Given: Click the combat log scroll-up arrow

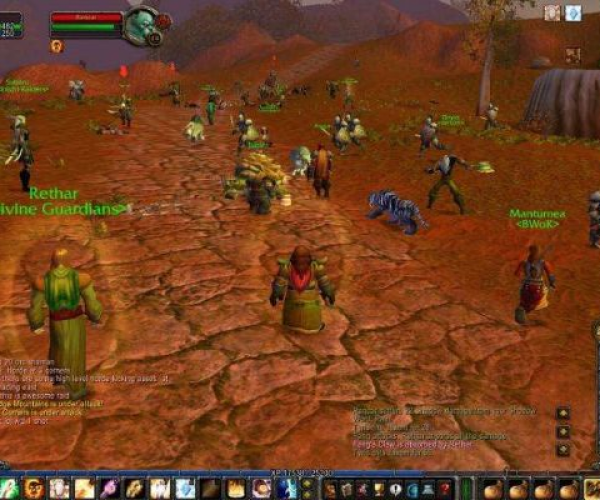Looking at the screenshot, I should [564, 412].
